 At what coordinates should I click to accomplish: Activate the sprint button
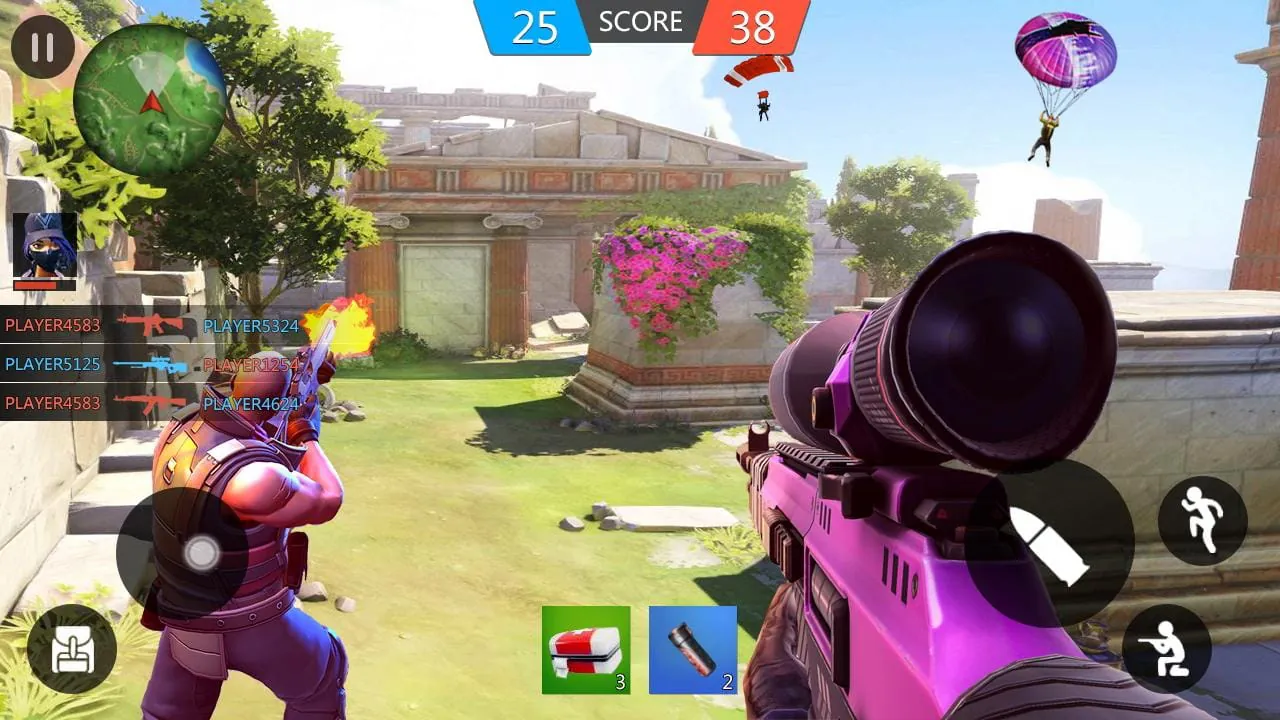pyautogui.click(x=1203, y=519)
